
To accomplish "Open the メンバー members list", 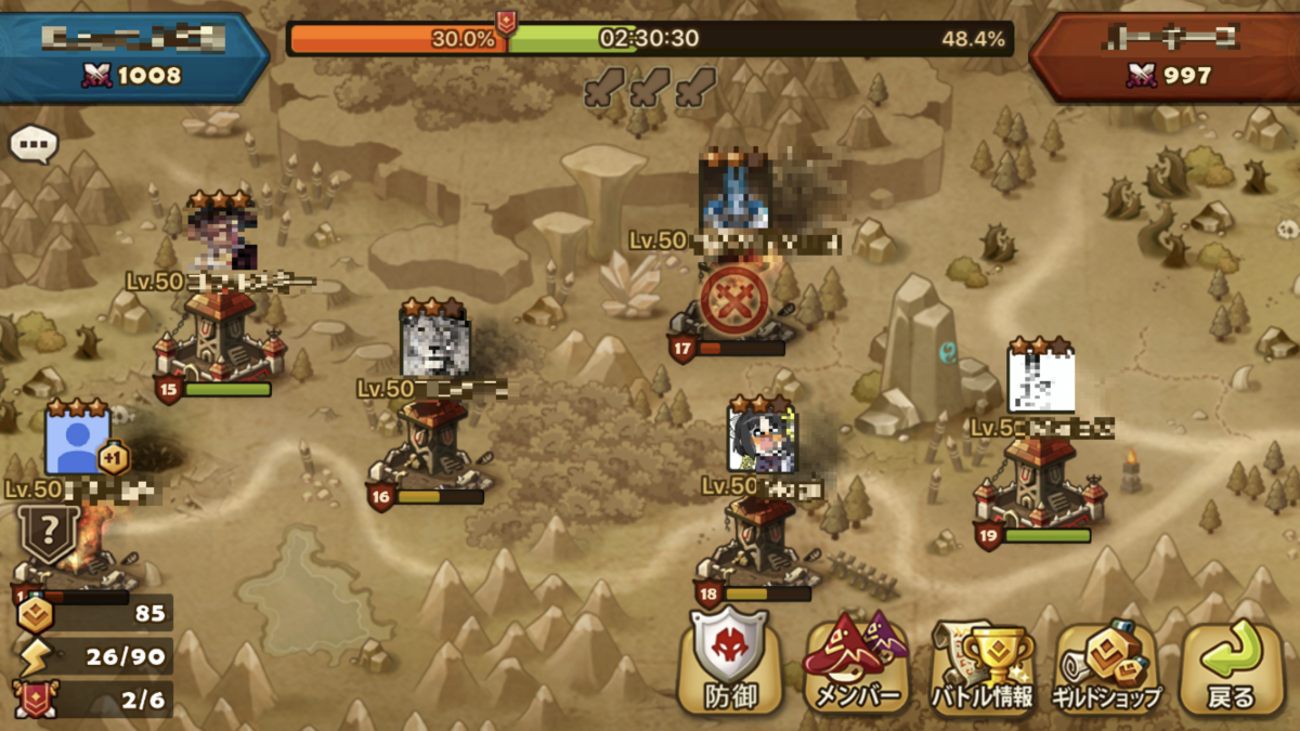I will pyautogui.click(x=857, y=664).
